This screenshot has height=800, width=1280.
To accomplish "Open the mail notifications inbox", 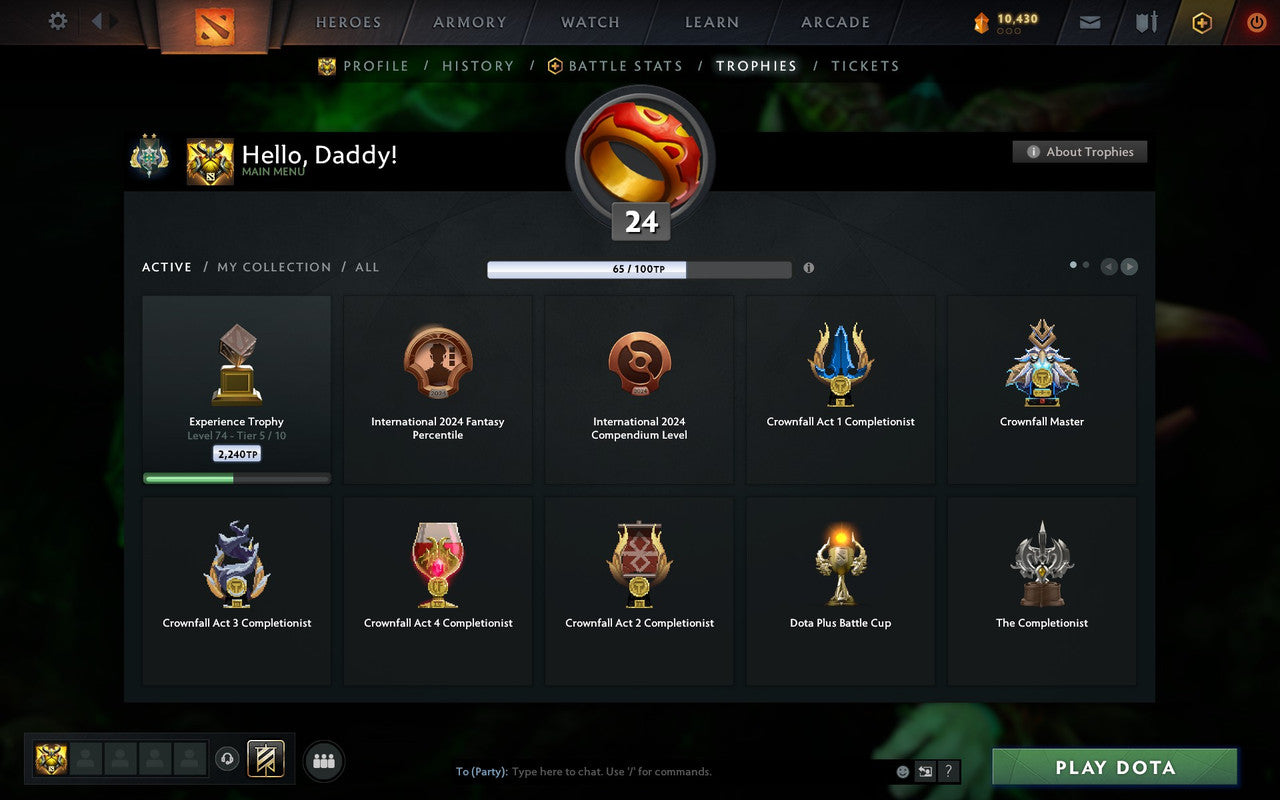I will tap(1089, 22).
